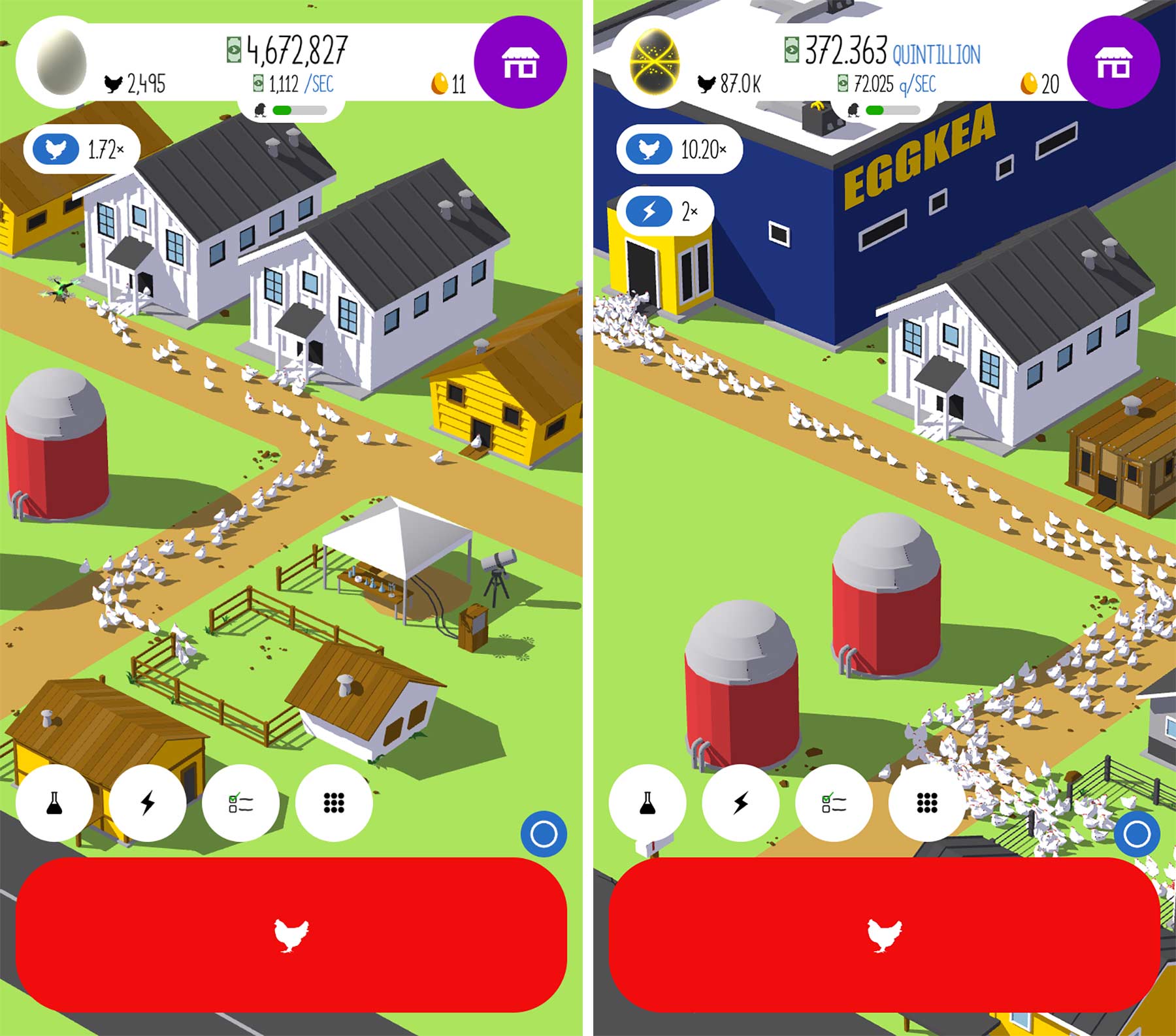Viewport: 1176px width, 1036px height.
Task: Select the 2× lightning boost pill
Action: click(664, 211)
